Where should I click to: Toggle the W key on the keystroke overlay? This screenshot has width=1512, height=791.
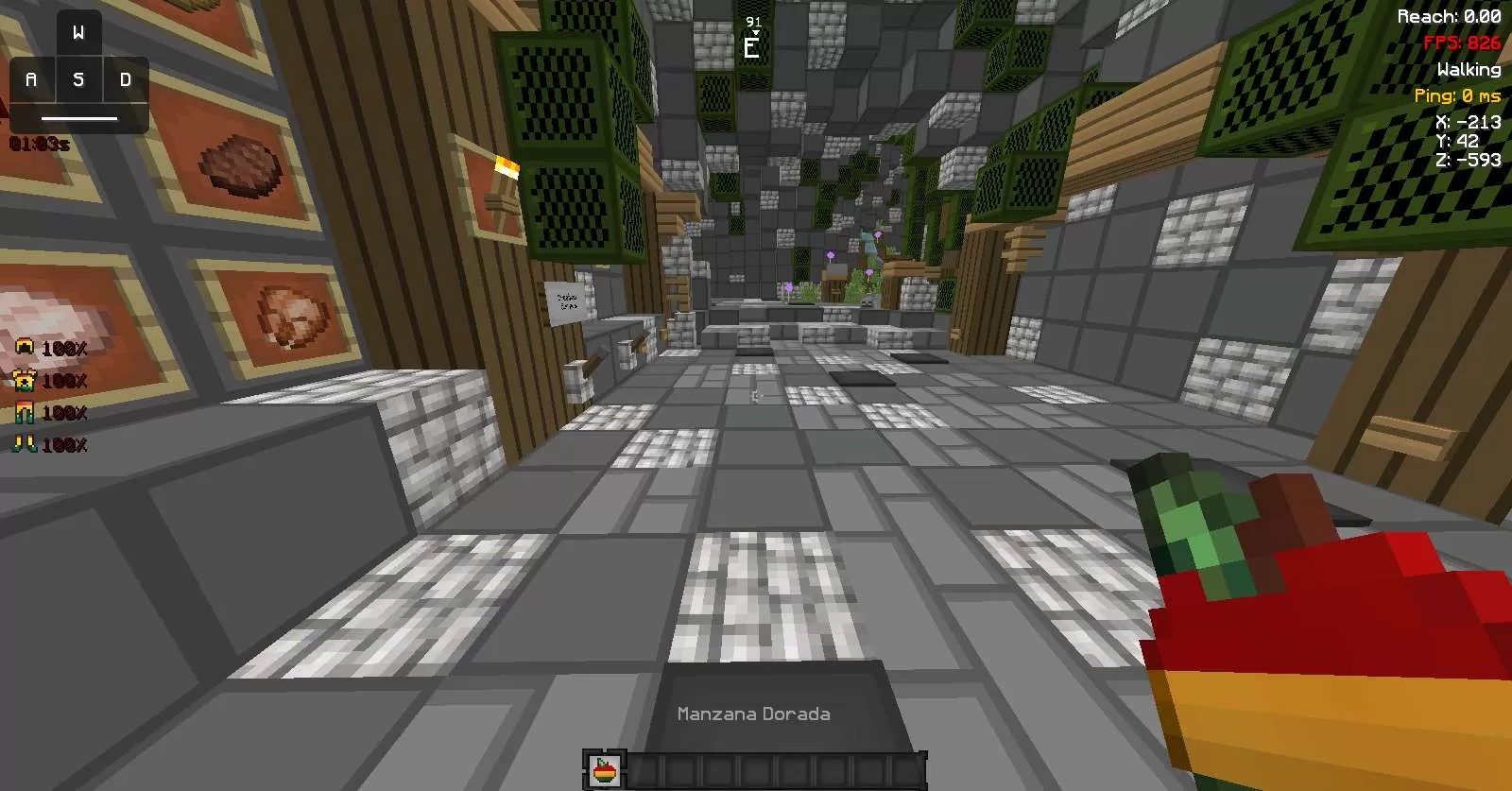point(77,33)
